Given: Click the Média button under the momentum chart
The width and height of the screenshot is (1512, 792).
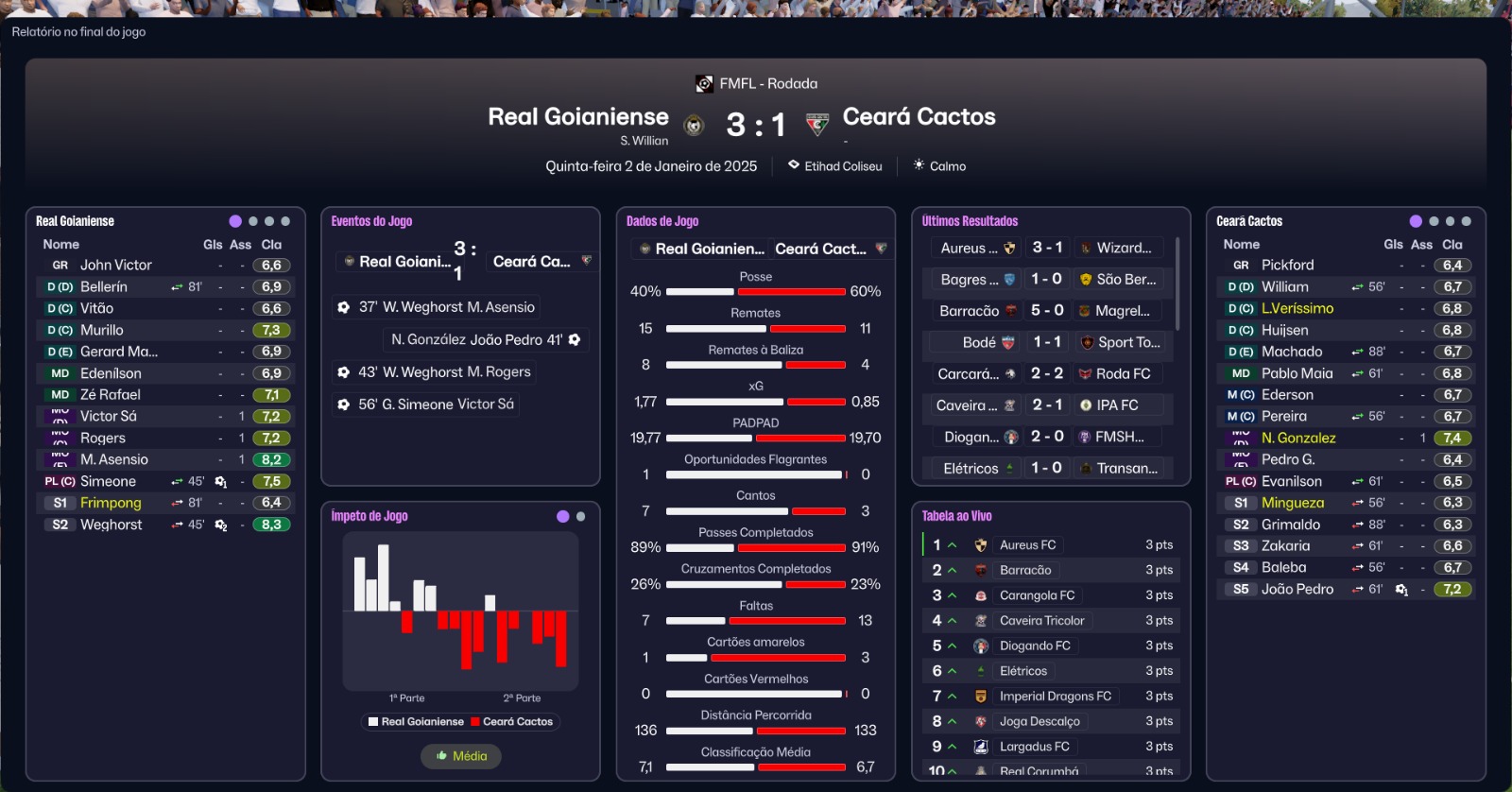Looking at the screenshot, I should [461, 756].
